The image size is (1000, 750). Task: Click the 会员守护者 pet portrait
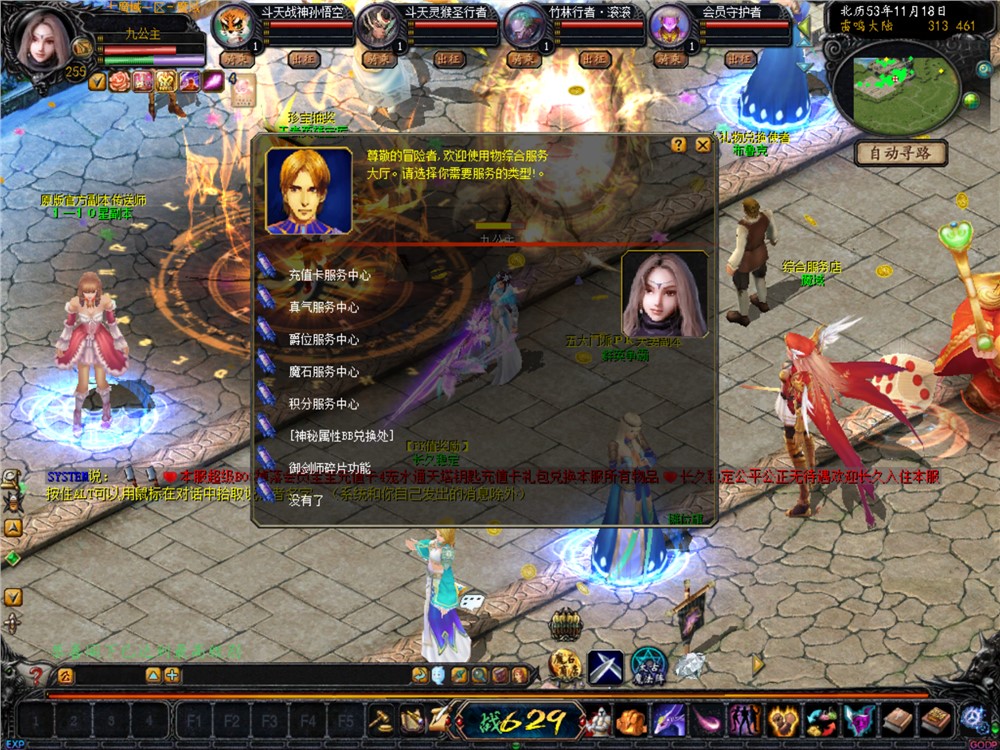click(x=669, y=28)
